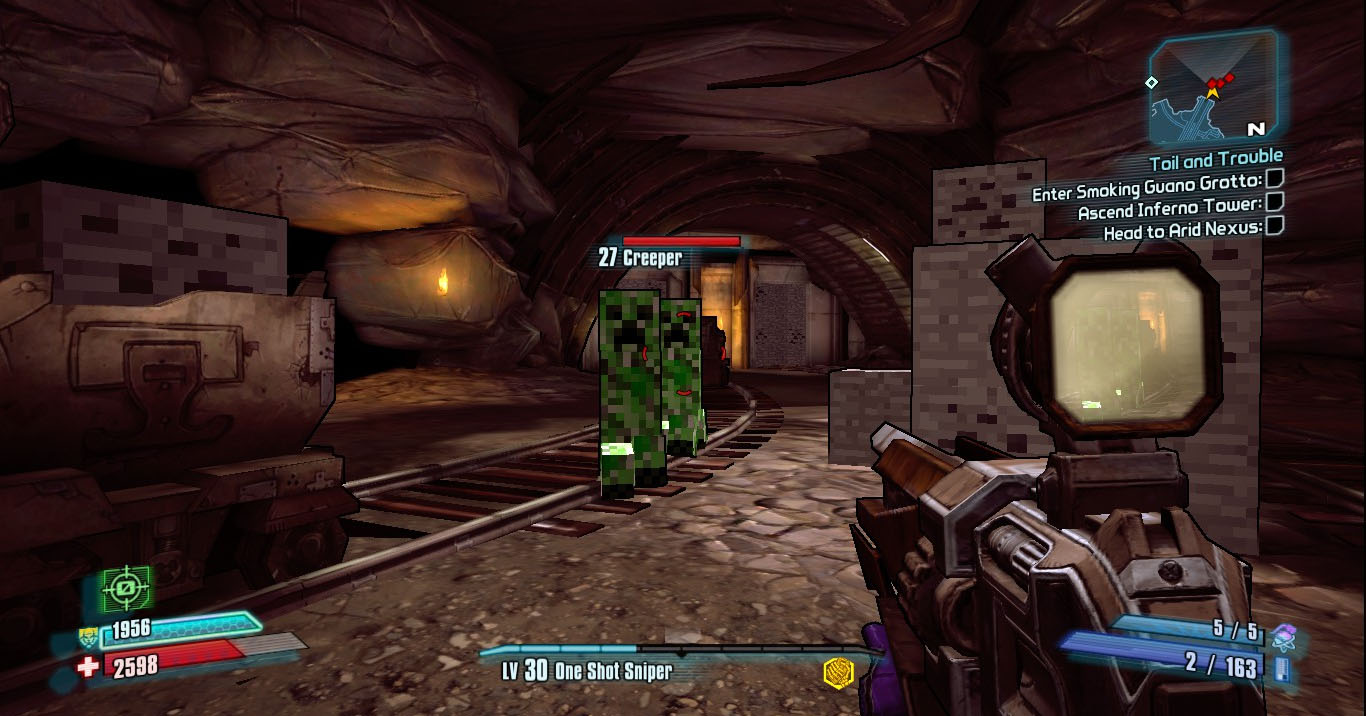Tick the Ascend Inferno Tower objective box
Screen dimensions: 1366x716
click(1274, 203)
